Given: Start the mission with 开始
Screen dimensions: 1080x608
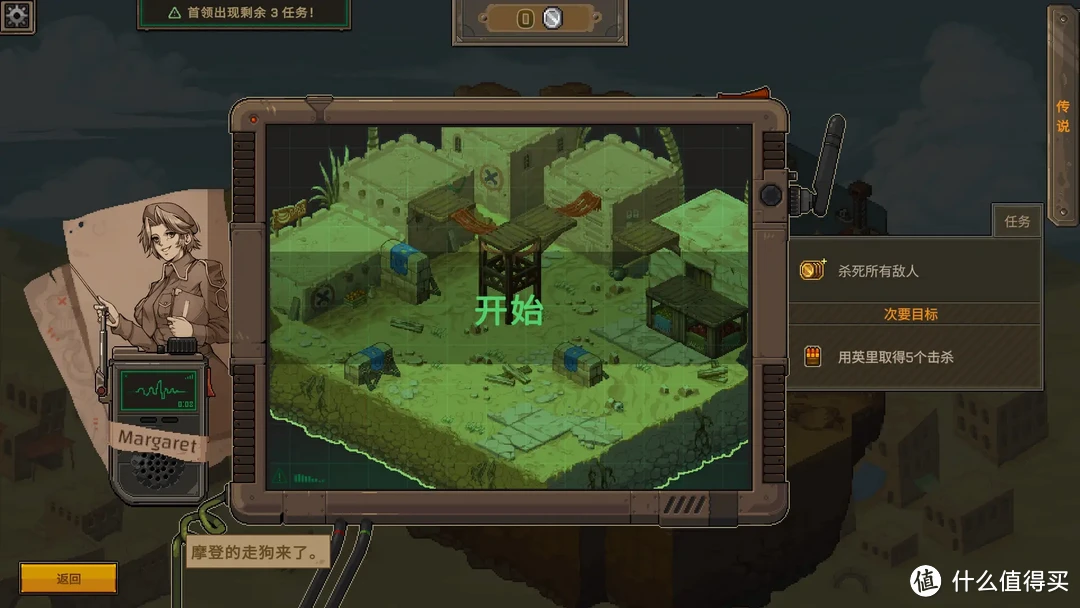Looking at the screenshot, I should [x=508, y=311].
